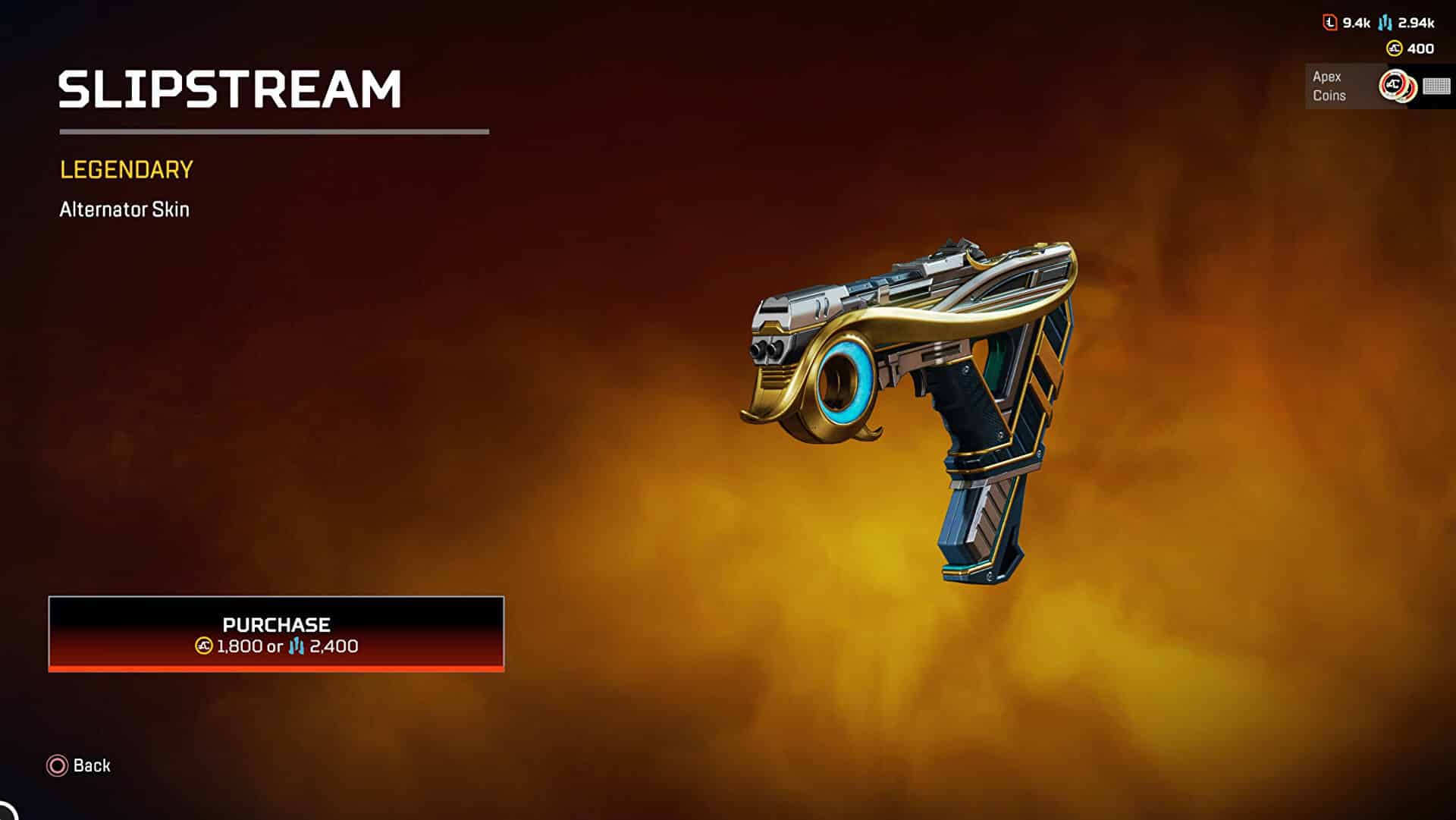Click Back to leave the skin preview

click(80, 765)
